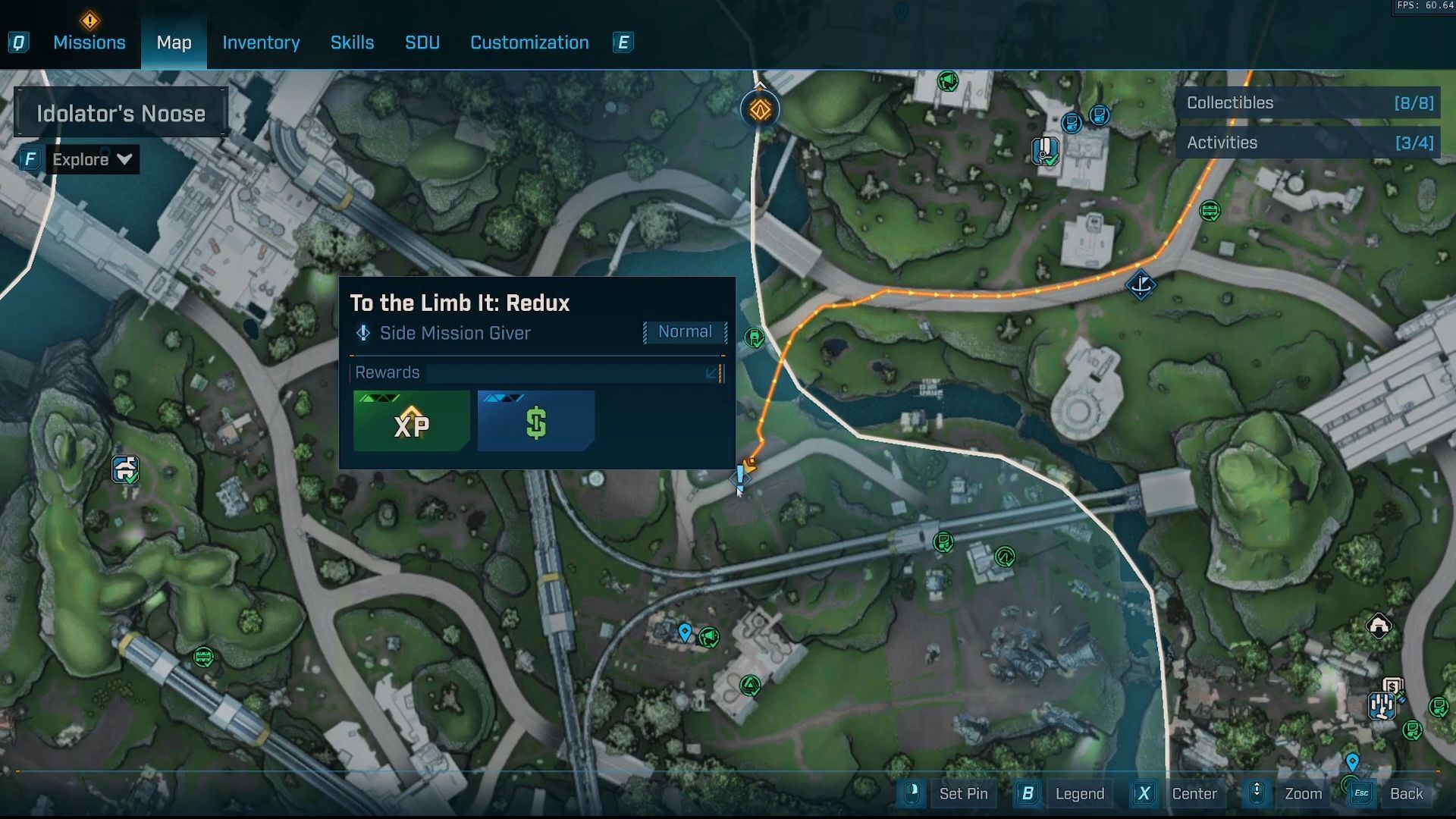1456x819 pixels.
Task: Switch to the Customization tab
Action: click(529, 42)
